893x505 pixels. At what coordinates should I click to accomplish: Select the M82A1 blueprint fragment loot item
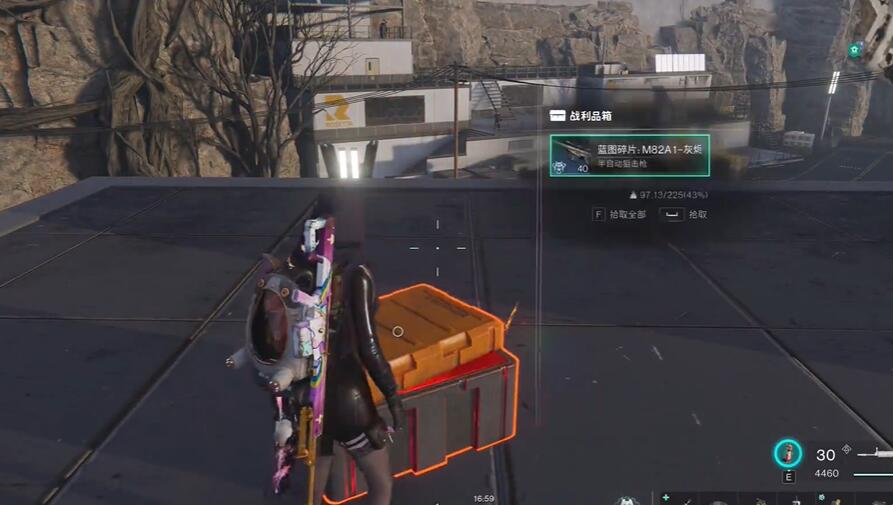pyautogui.click(x=629, y=155)
